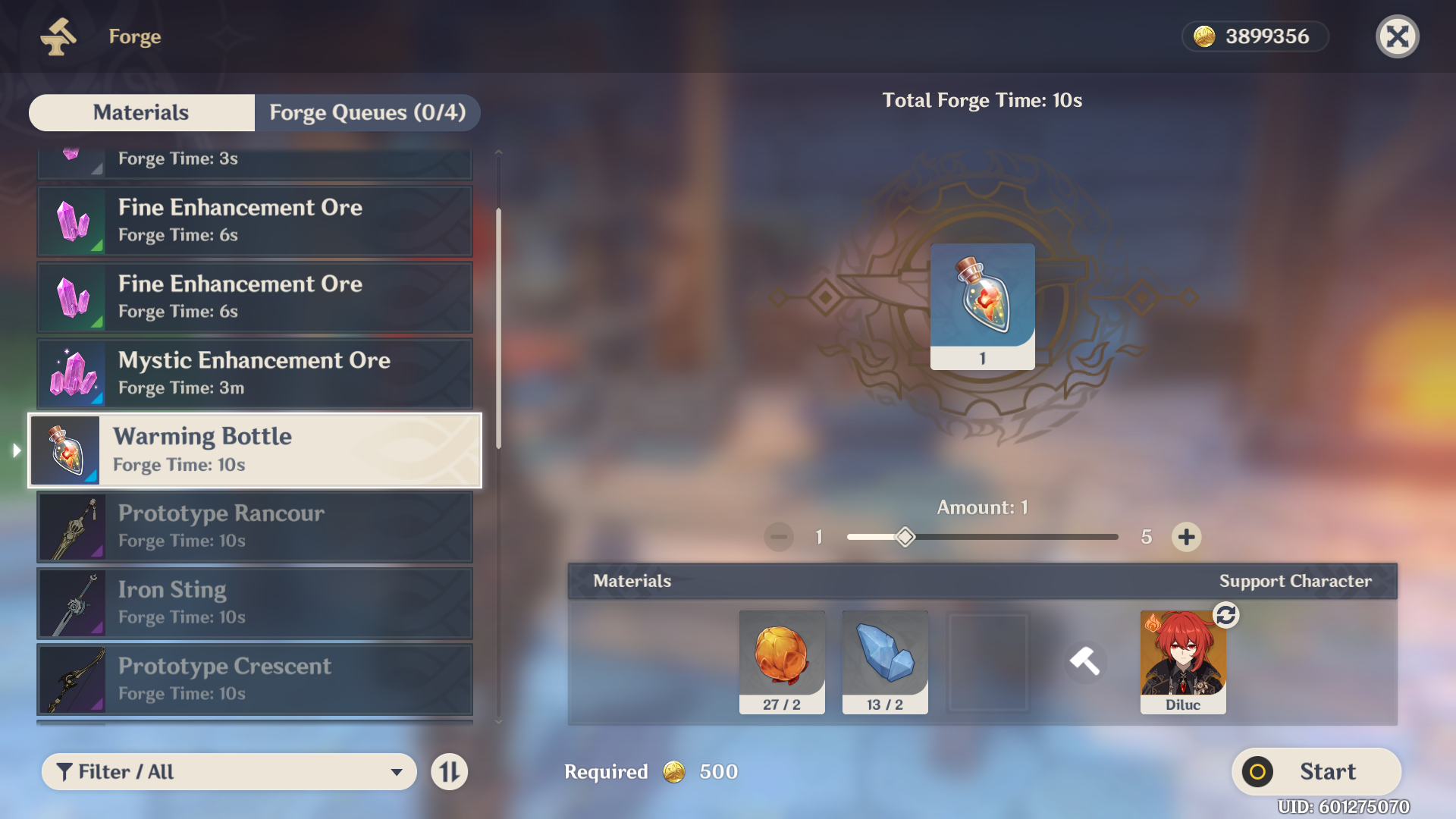1456x819 pixels.
Task: Select the Materials tab
Action: tap(141, 112)
